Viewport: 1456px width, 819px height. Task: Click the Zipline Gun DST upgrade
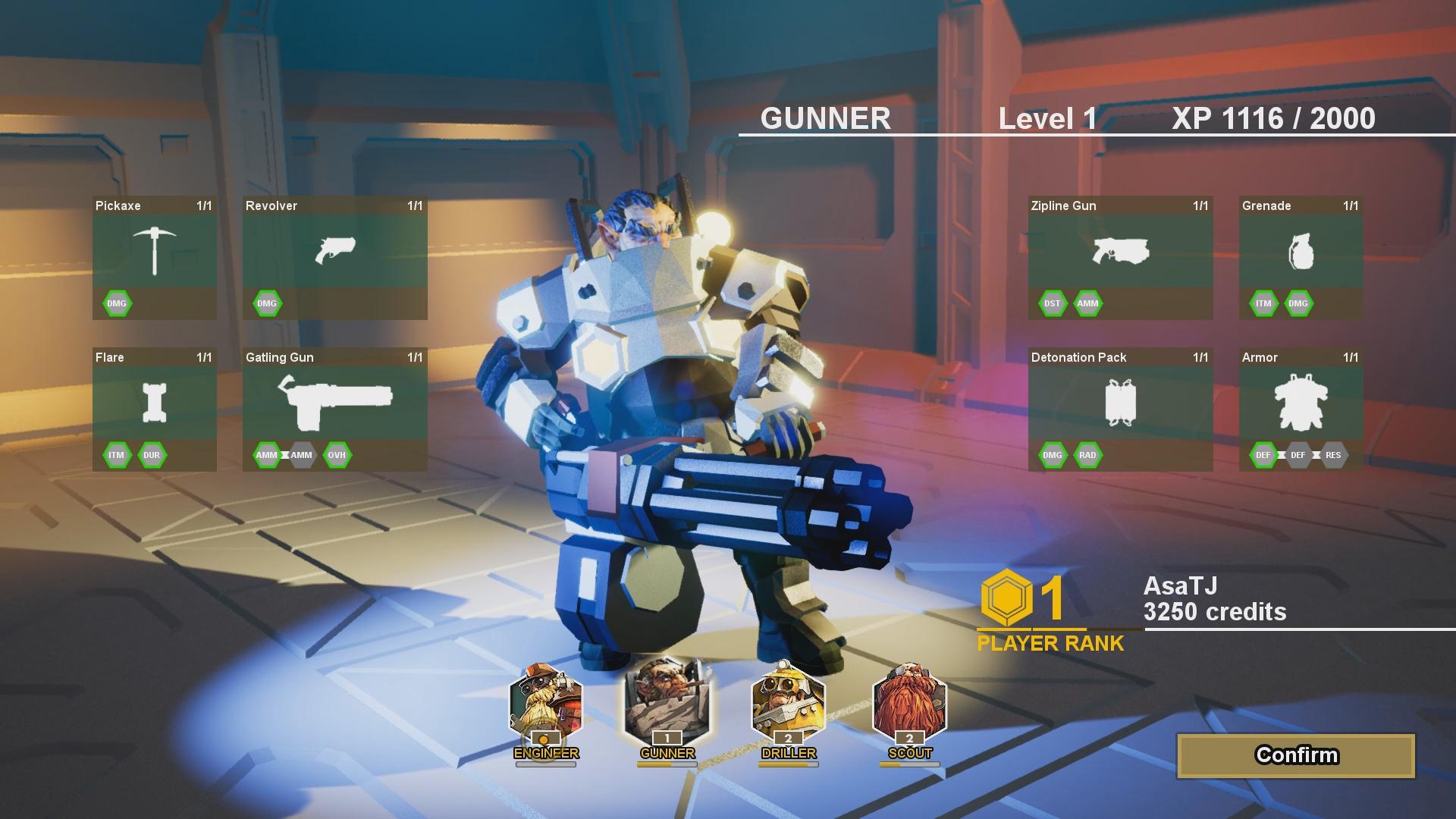(1052, 303)
